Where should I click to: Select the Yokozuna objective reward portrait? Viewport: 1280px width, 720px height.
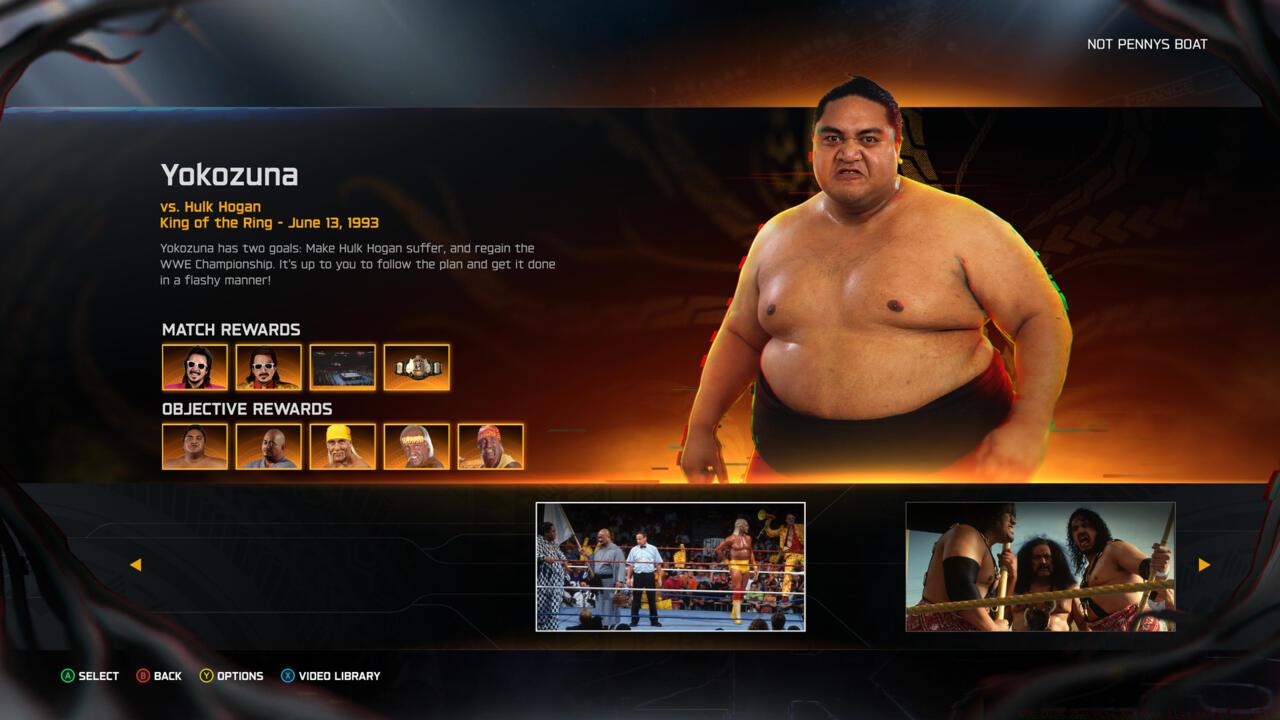click(x=194, y=447)
